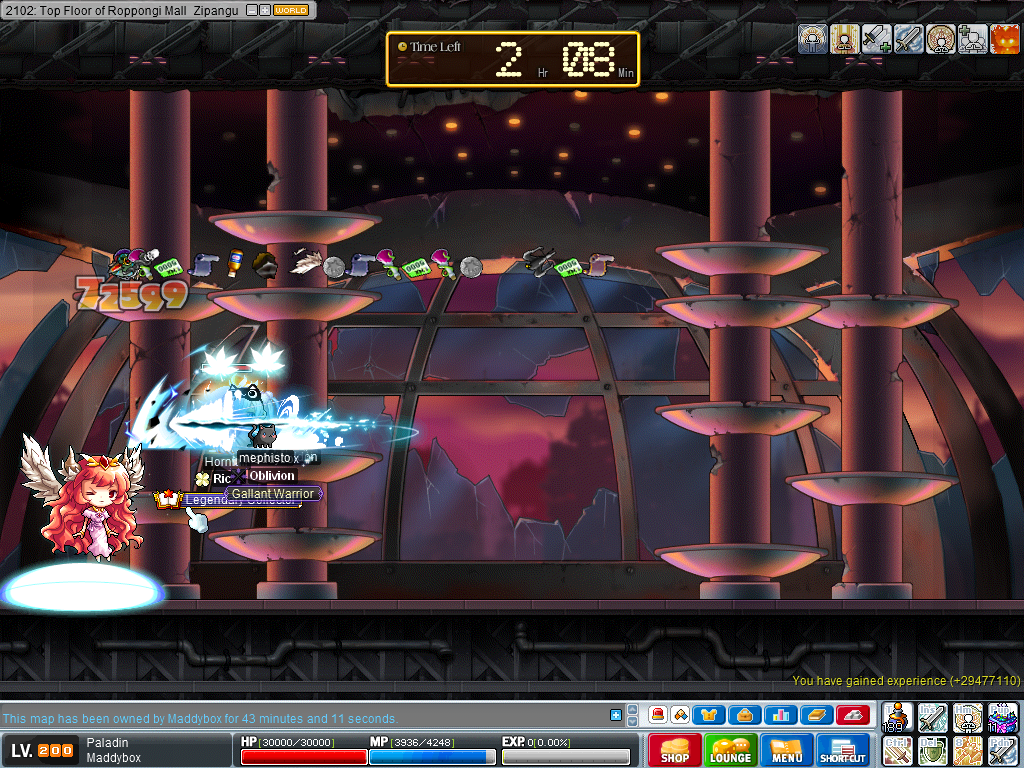Click the sword with green plus buff icon
1024x768 pixels.
coord(876,39)
